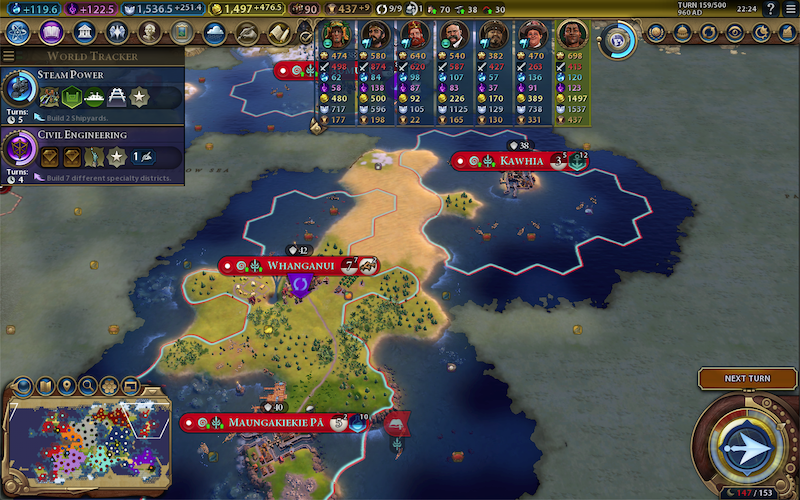The height and width of the screenshot is (500, 800).
Task: Toggle the World Tracker hamburger menu
Action: pyautogui.click(x=9, y=56)
